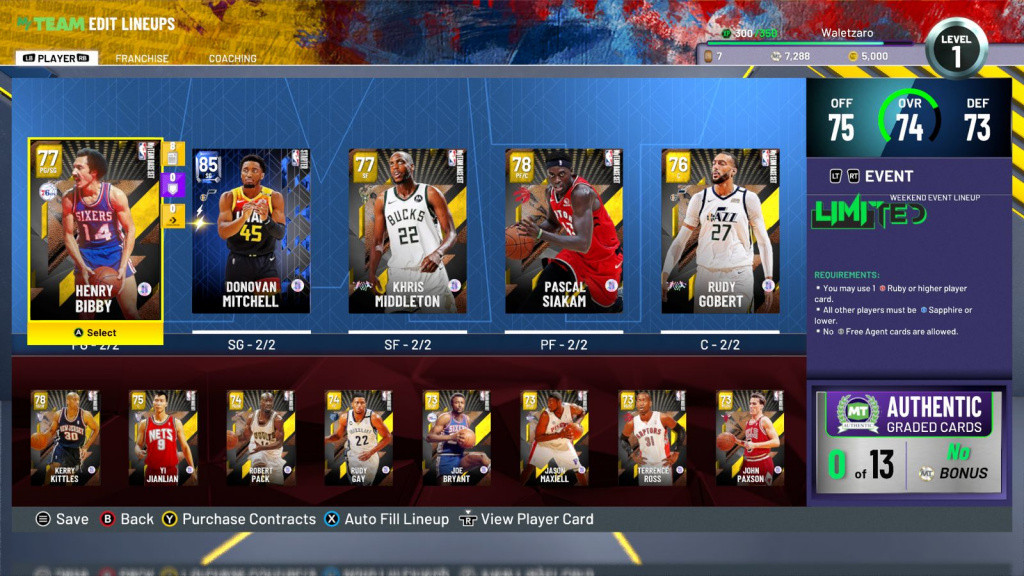The height and width of the screenshot is (576, 1024).
Task: Select bench player Kerry Kittles
Action: point(64,437)
